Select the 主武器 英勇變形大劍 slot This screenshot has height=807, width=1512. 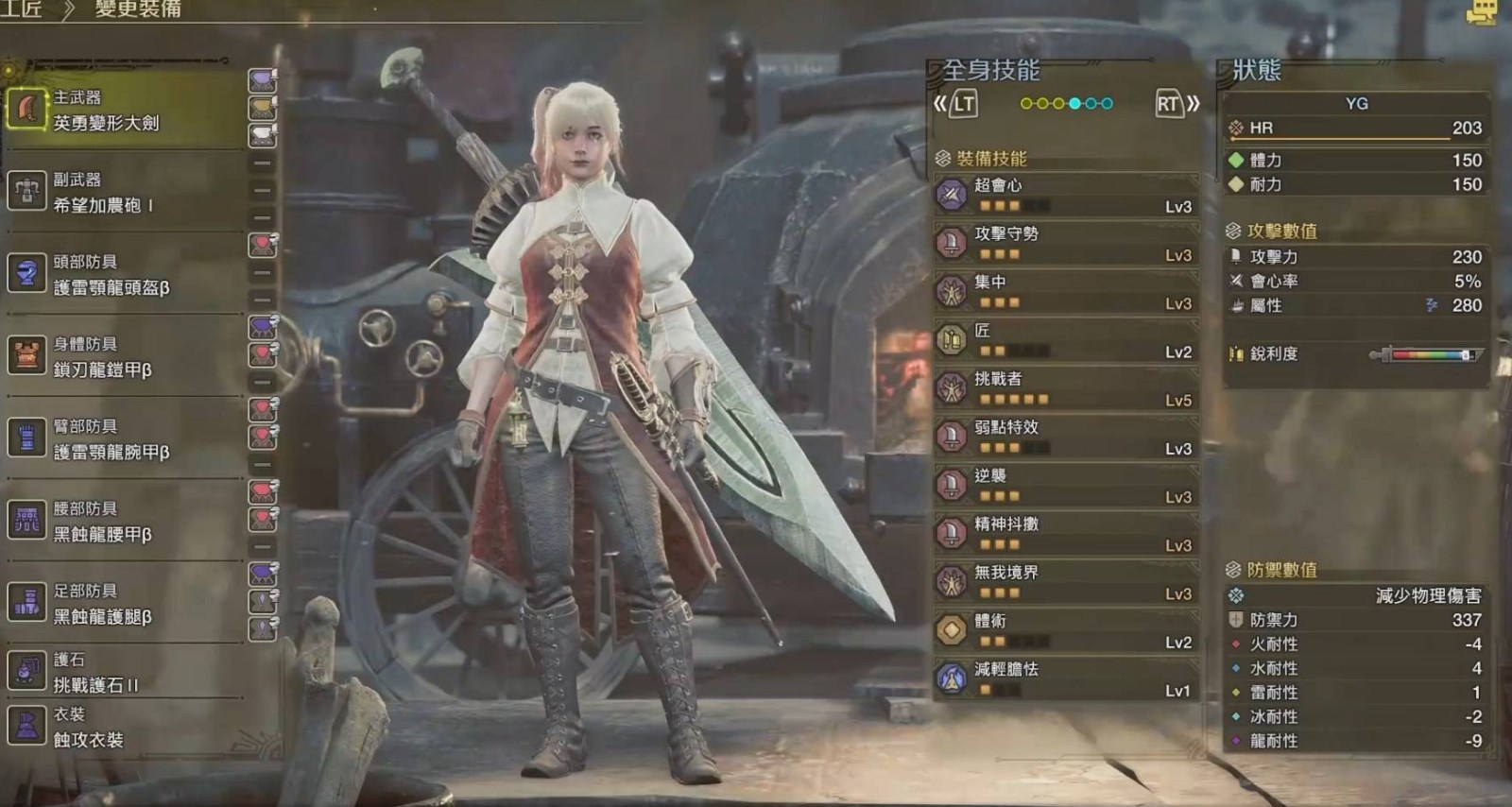(x=123, y=111)
